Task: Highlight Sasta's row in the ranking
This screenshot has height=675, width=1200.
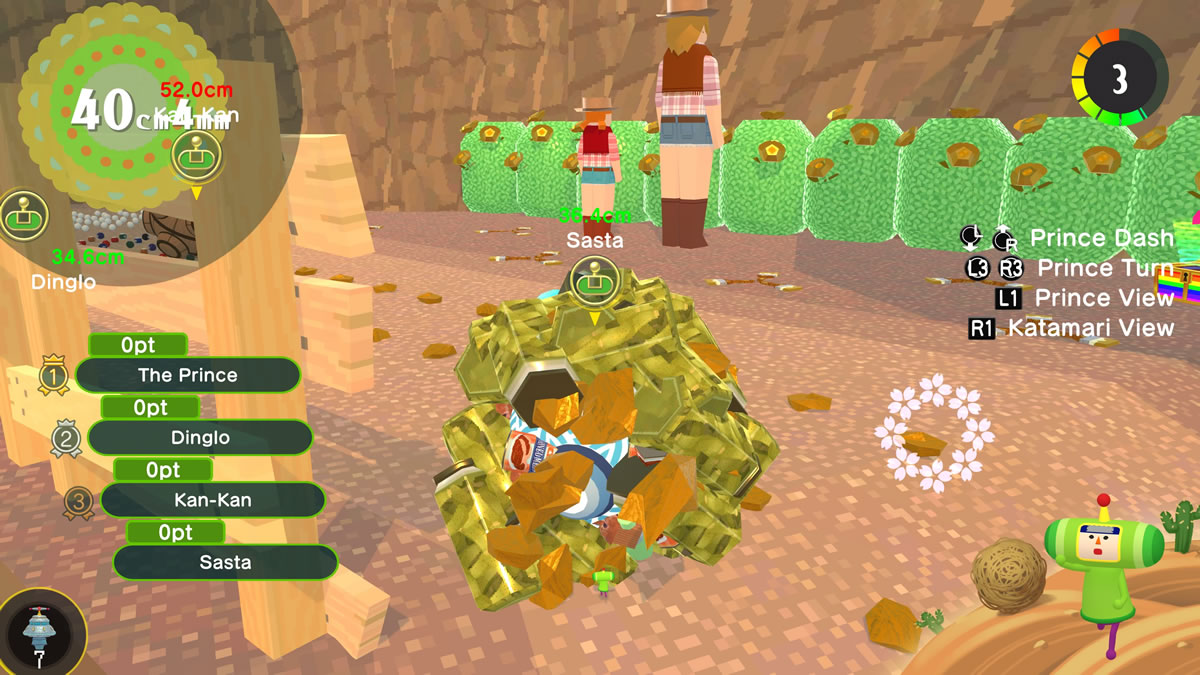Action: (225, 562)
